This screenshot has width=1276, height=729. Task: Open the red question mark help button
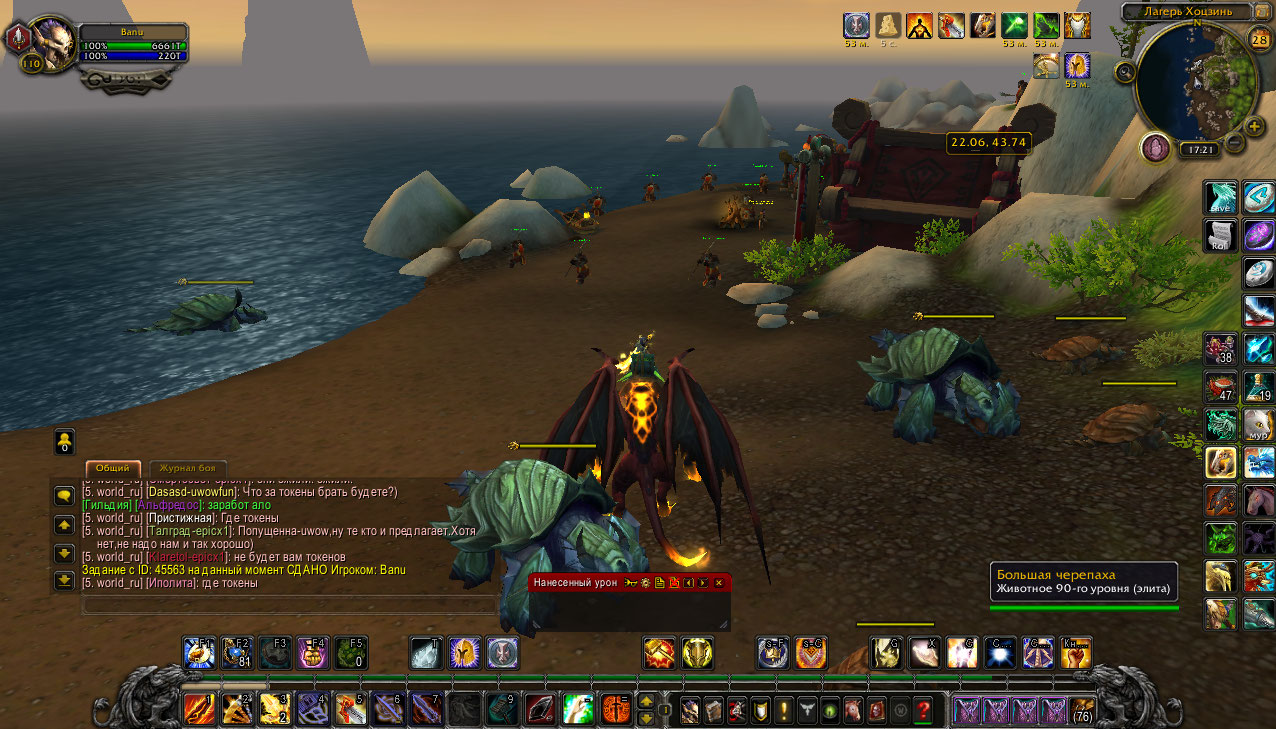(923, 710)
